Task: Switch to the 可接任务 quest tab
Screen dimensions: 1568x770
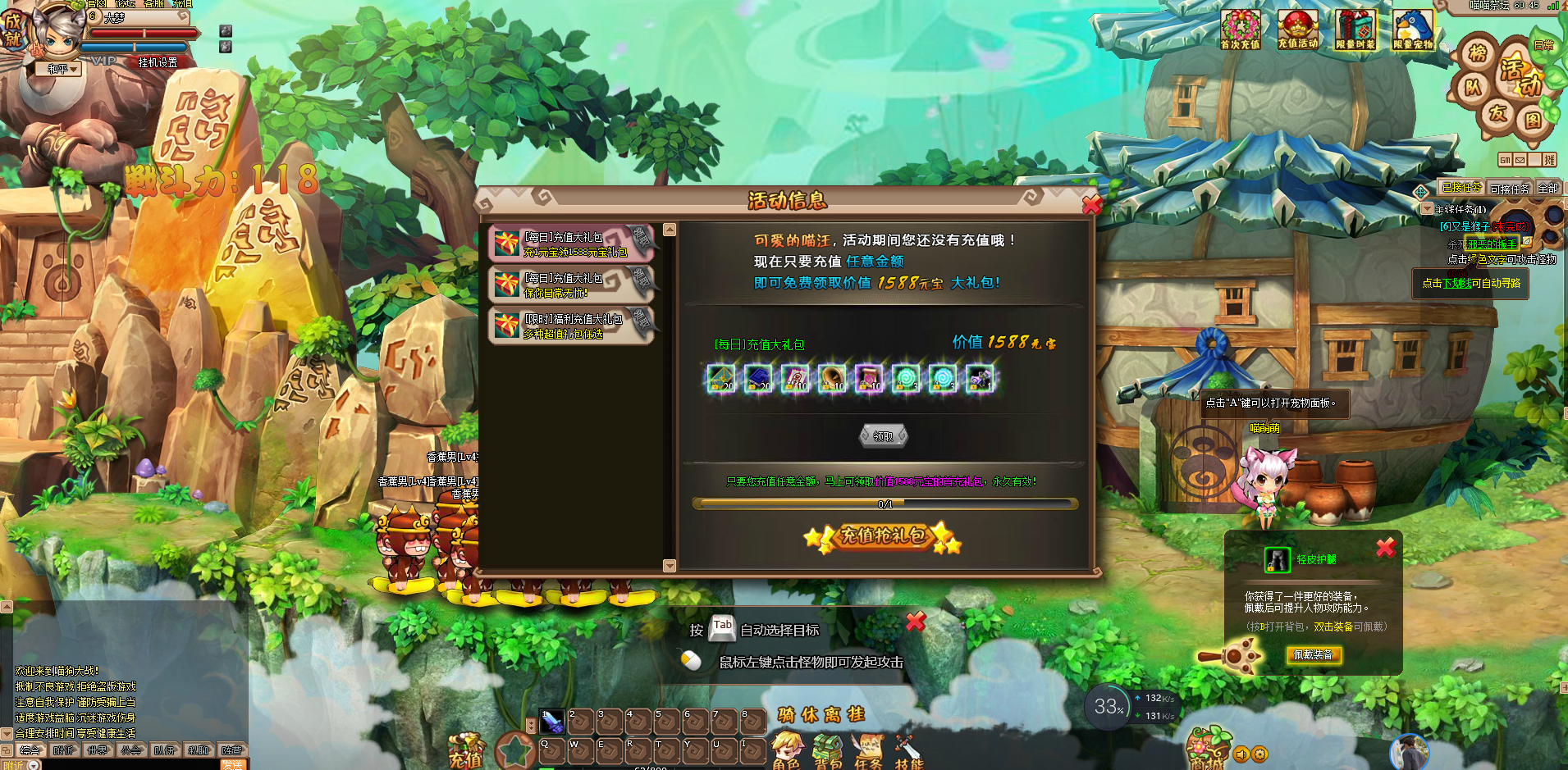Action: (1510, 189)
